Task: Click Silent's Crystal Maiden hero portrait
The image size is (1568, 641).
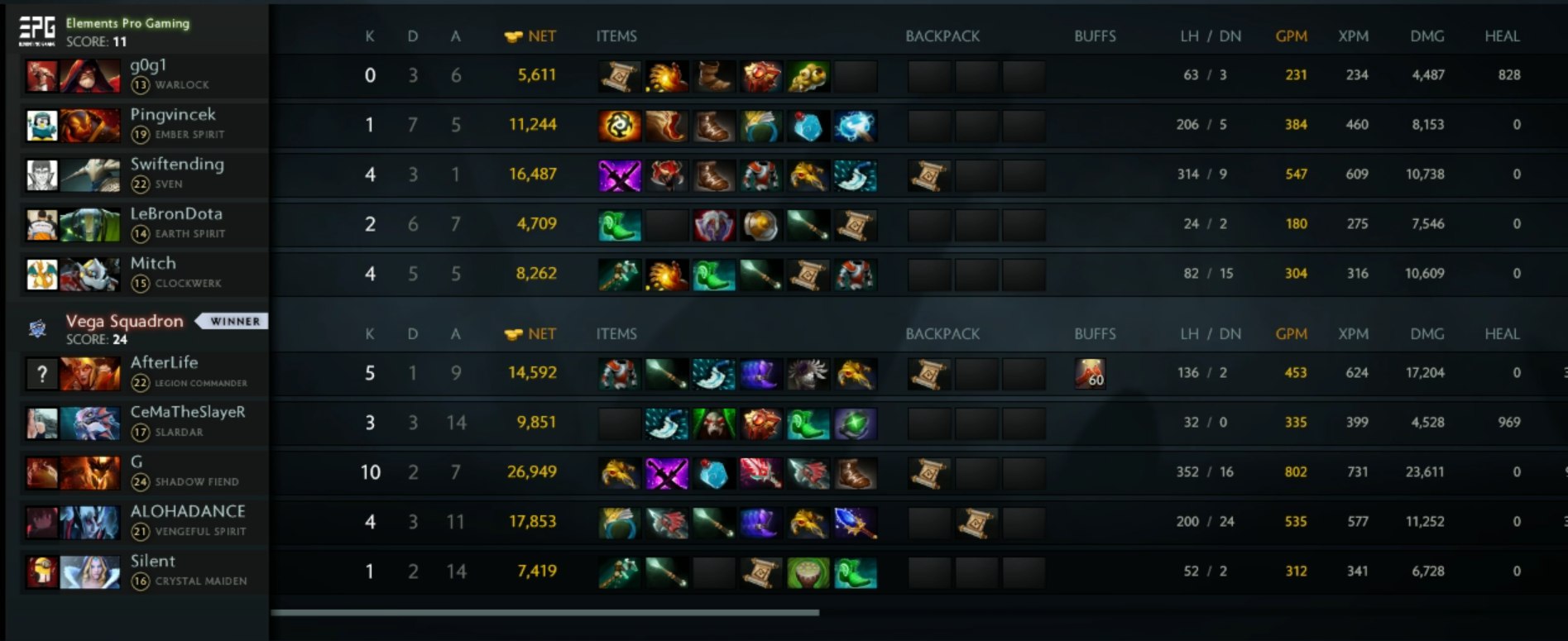Action: (x=89, y=572)
